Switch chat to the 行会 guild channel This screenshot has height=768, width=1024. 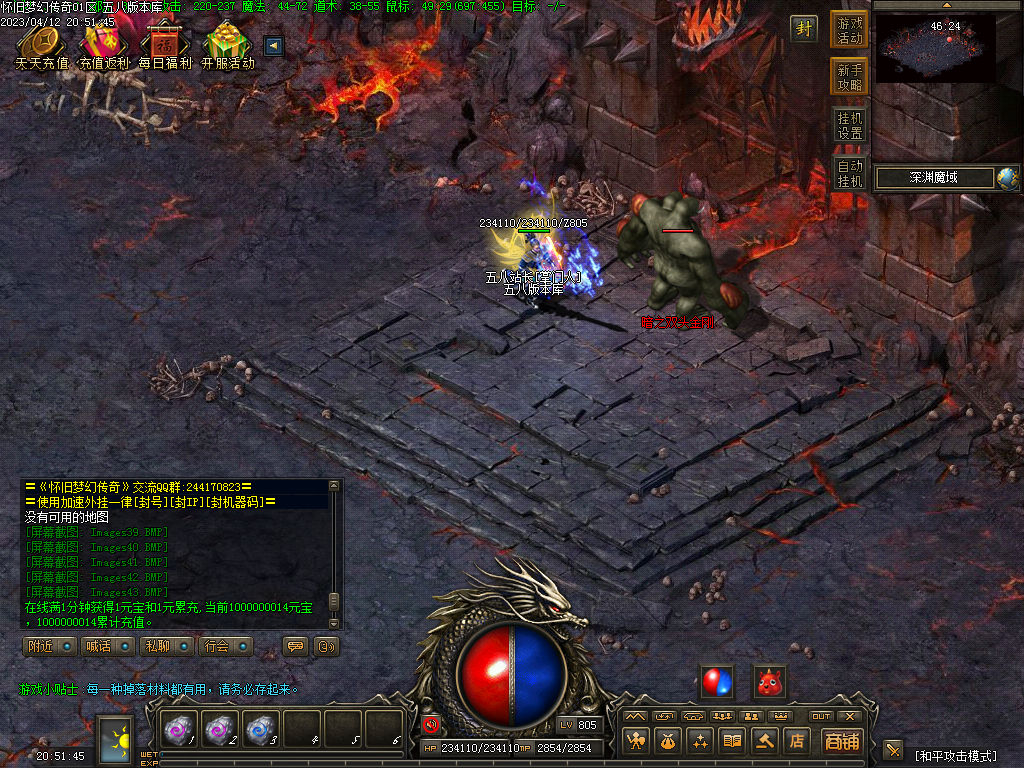click(x=224, y=646)
